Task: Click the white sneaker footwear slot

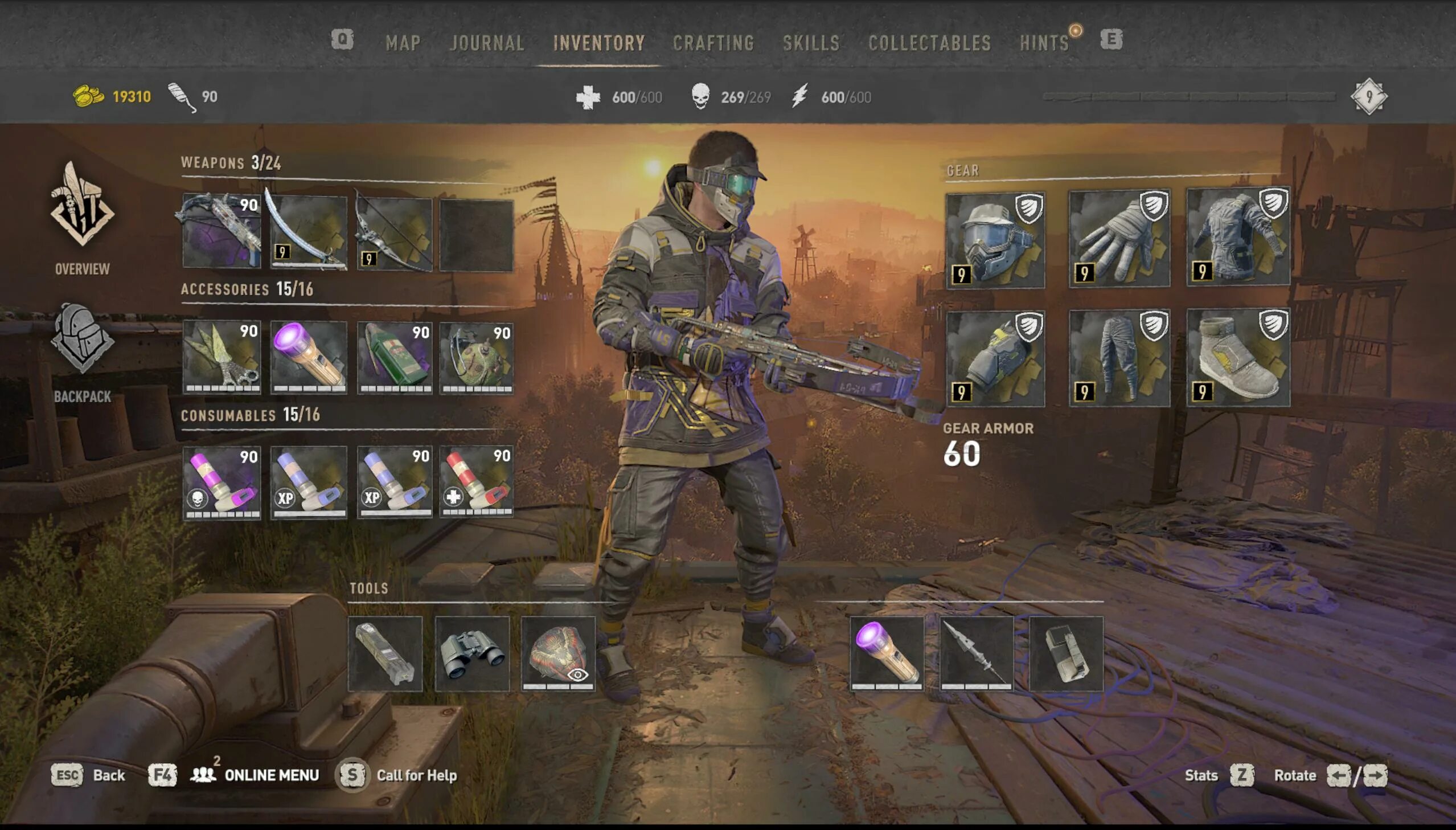Action: pyautogui.click(x=1238, y=358)
